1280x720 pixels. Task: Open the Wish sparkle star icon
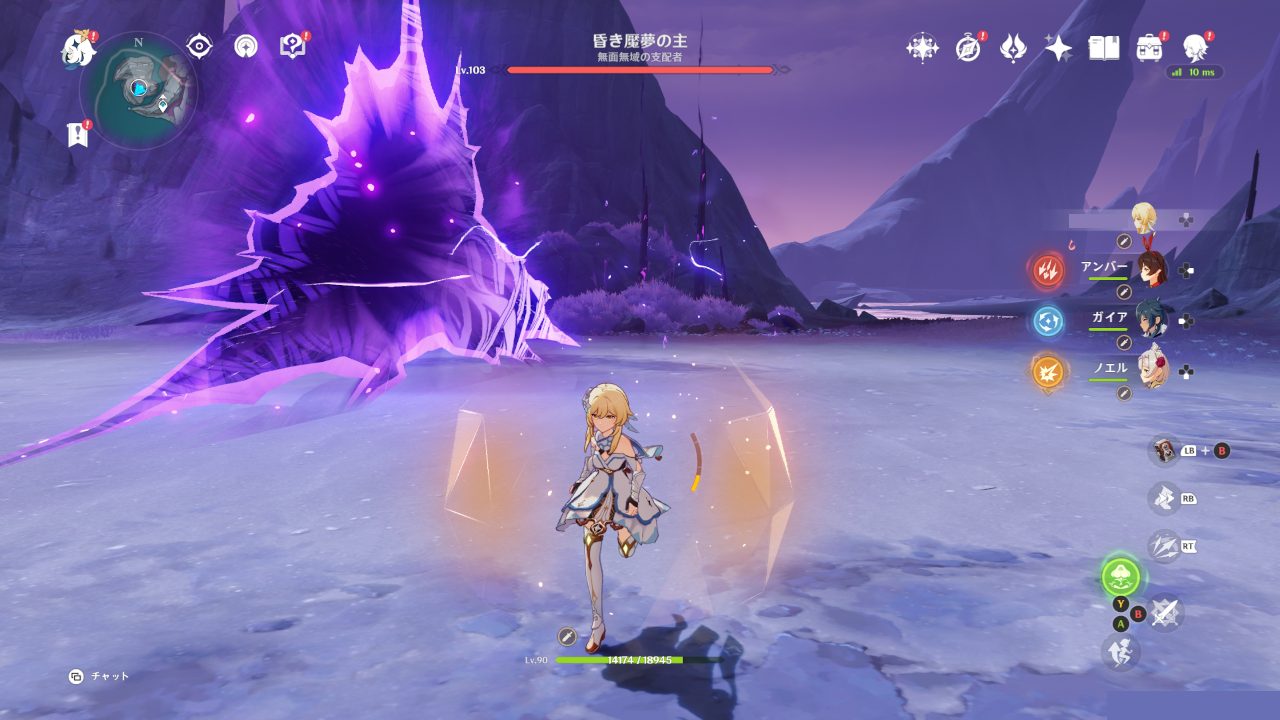coord(1058,48)
